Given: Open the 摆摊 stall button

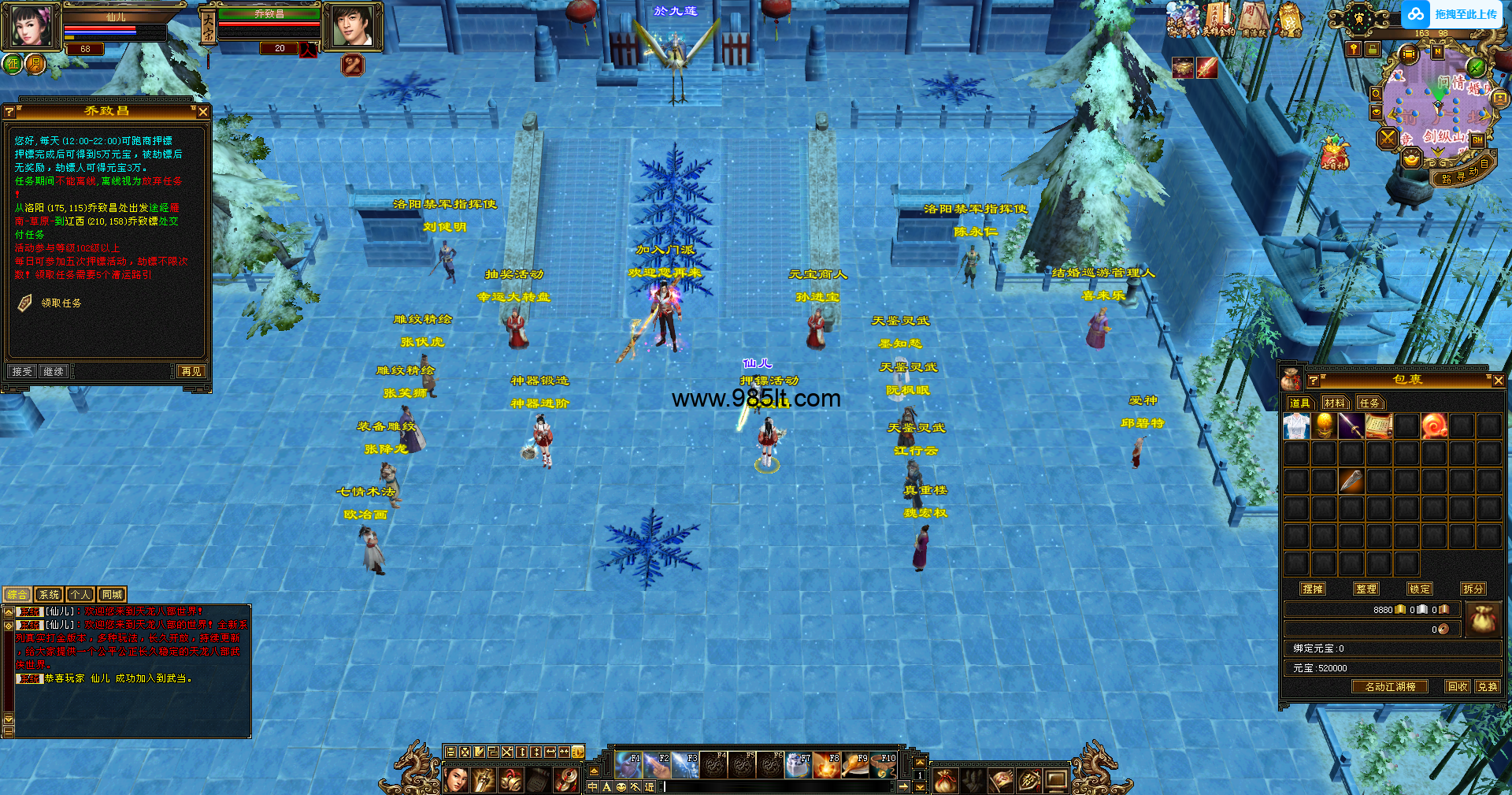Looking at the screenshot, I should 1313,589.
